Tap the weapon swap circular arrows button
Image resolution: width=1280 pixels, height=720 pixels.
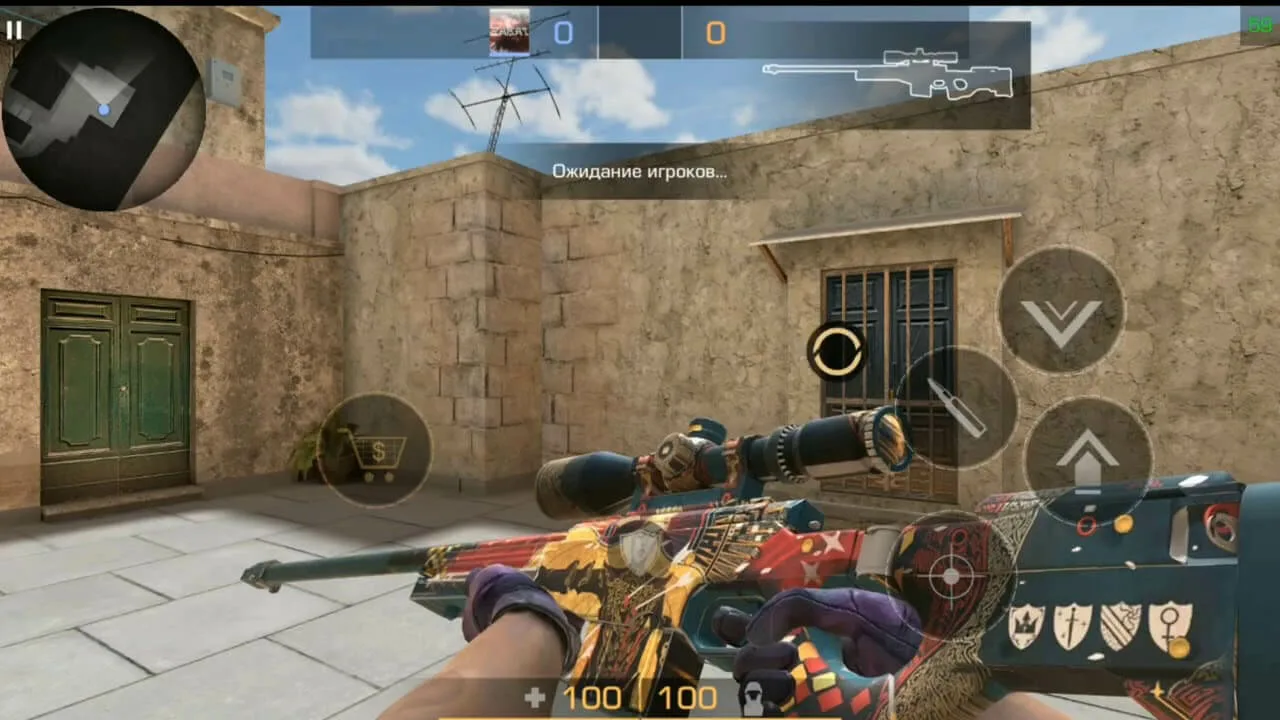[836, 351]
